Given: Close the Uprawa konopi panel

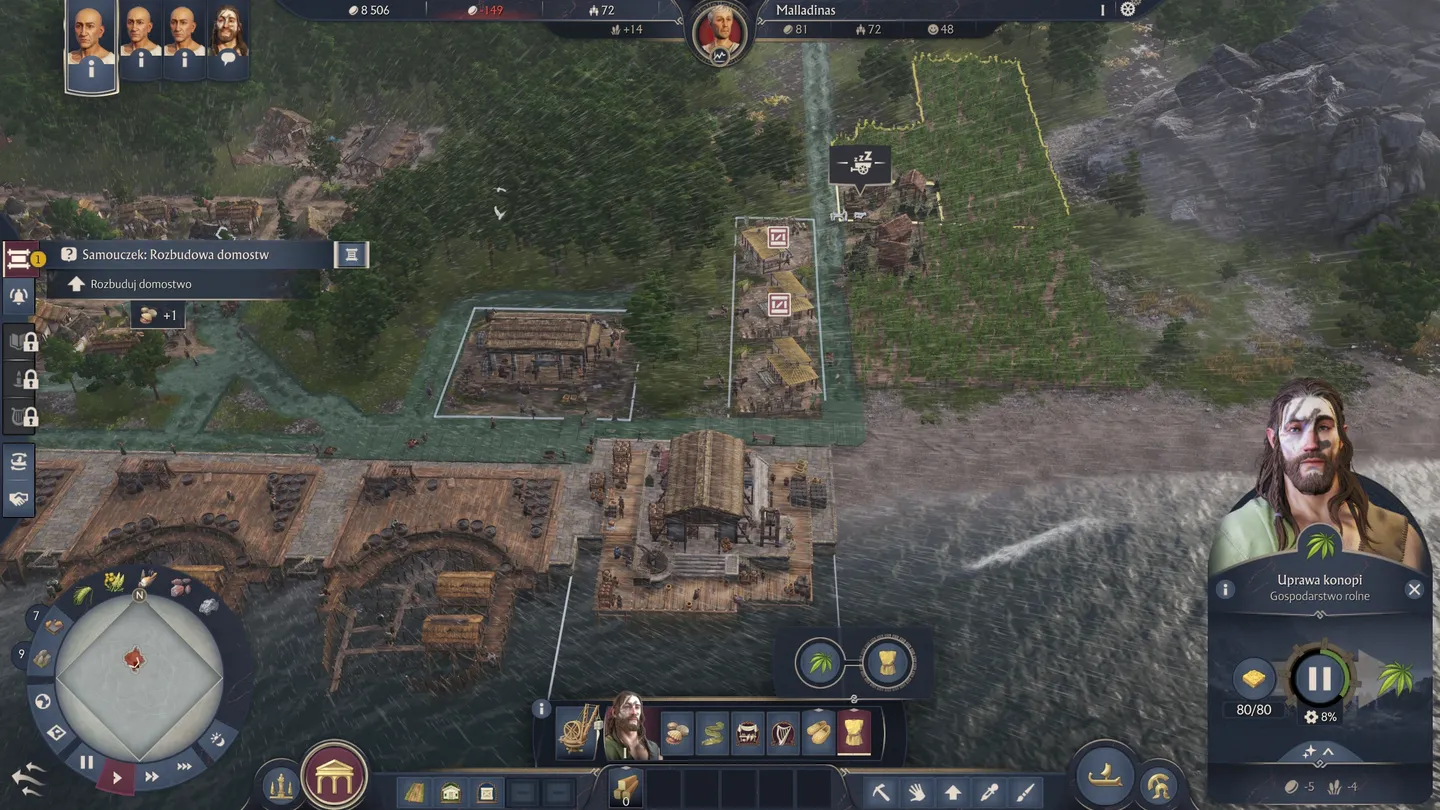Looking at the screenshot, I should click(1414, 590).
